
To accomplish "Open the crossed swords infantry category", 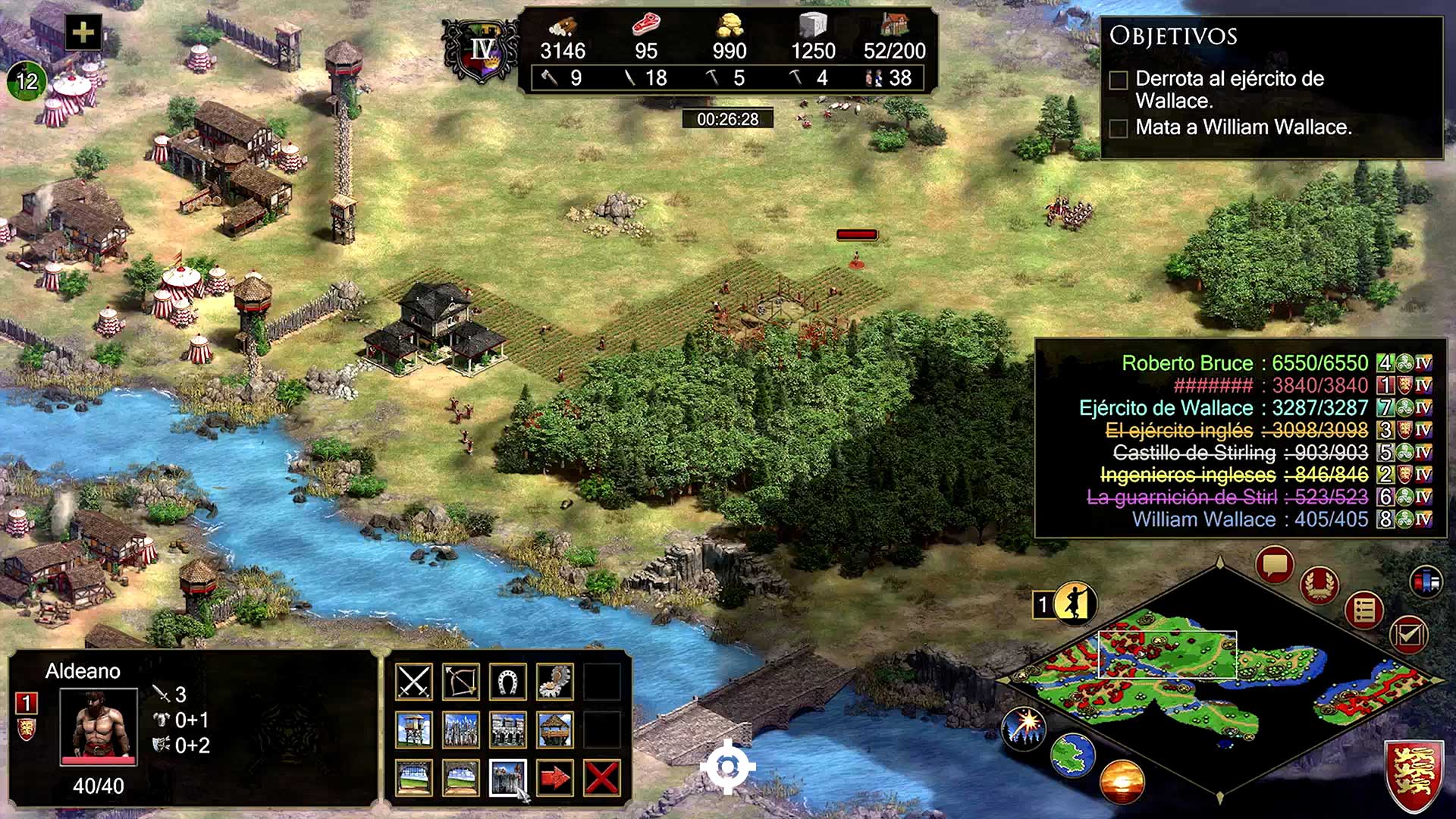I will [x=414, y=682].
